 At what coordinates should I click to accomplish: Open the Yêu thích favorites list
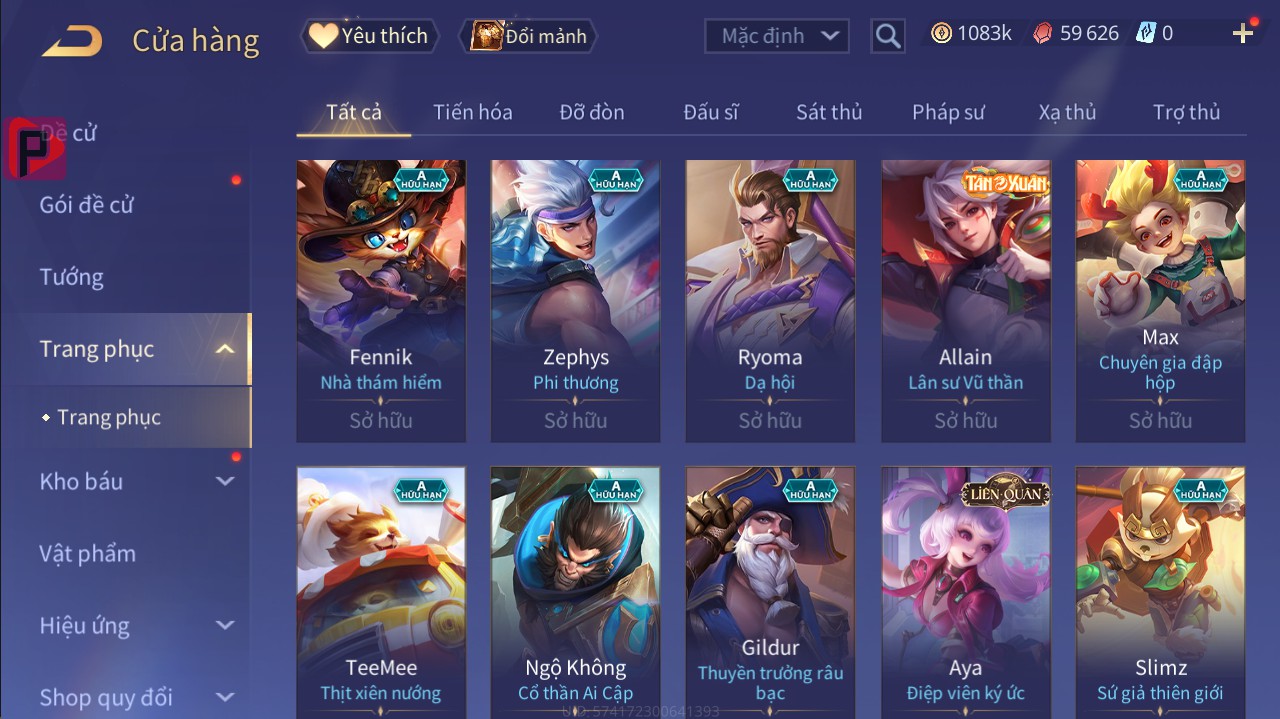click(x=368, y=36)
